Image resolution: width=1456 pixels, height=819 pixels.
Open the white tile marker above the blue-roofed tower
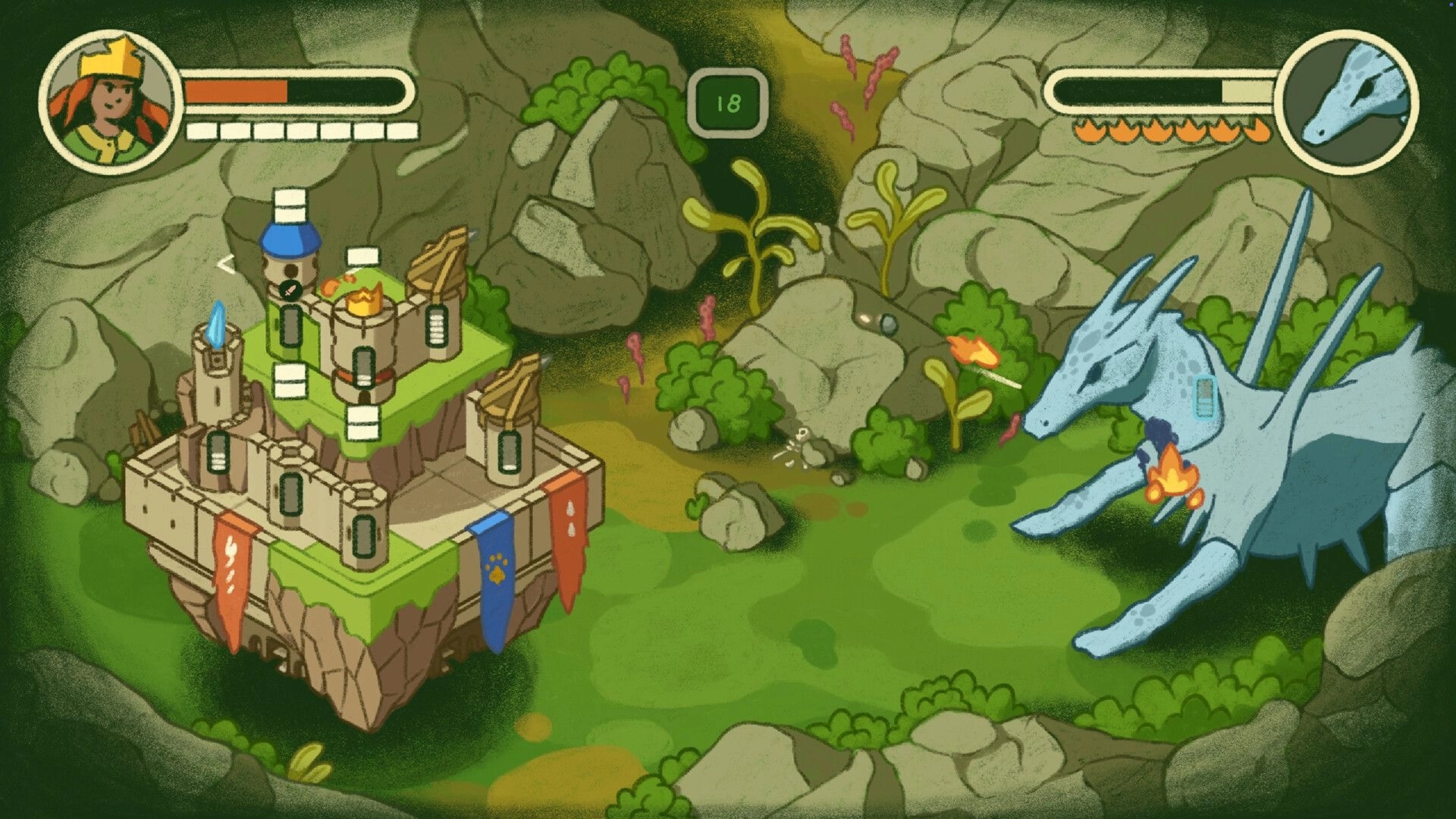(x=290, y=205)
